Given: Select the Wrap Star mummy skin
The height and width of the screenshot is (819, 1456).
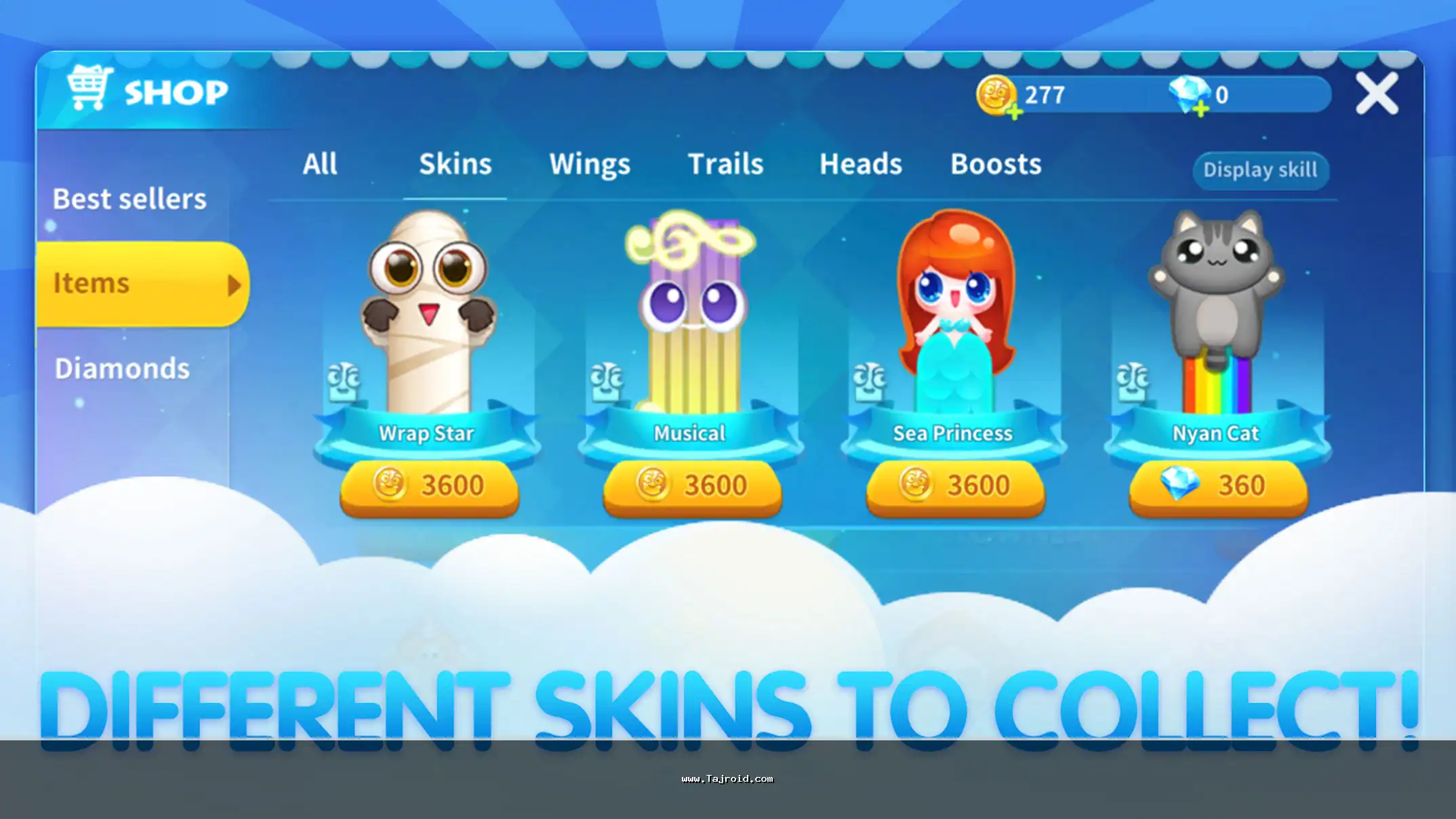Looking at the screenshot, I should 428,312.
